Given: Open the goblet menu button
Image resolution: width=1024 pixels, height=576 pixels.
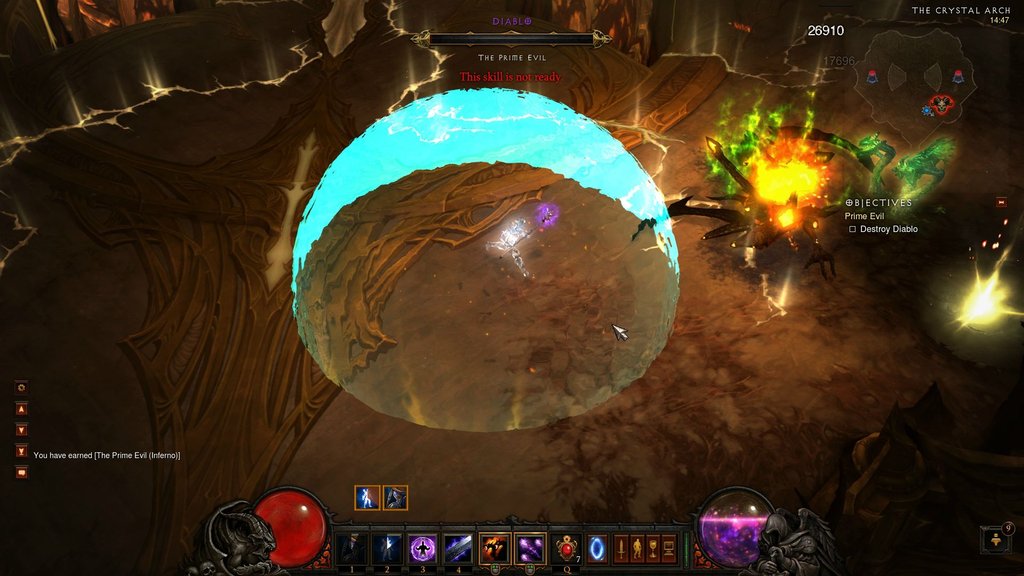Looking at the screenshot, I should pos(652,549).
